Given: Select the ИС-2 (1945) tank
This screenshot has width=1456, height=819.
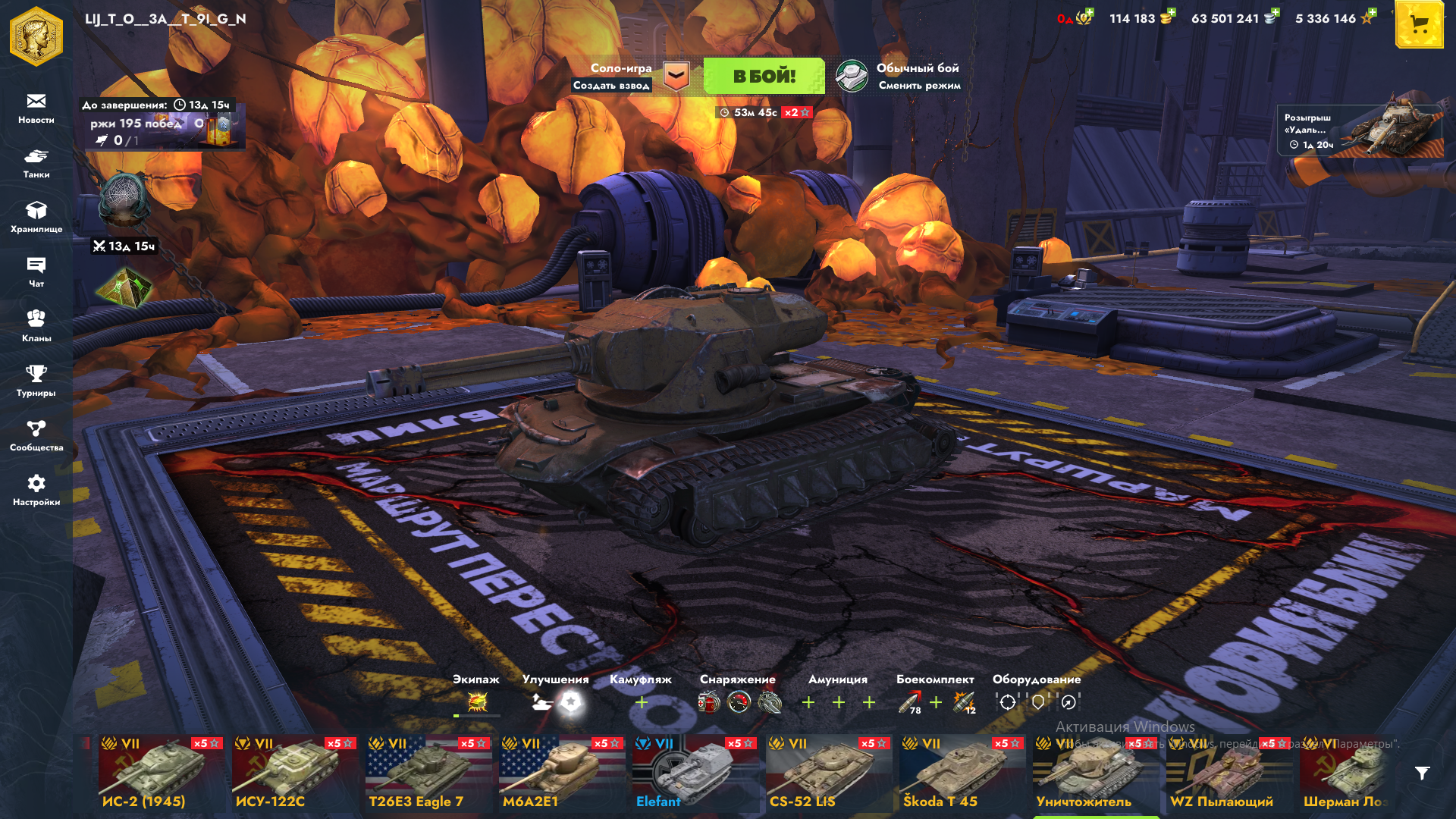Looking at the screenshot, I should click(x=160, y=773).
